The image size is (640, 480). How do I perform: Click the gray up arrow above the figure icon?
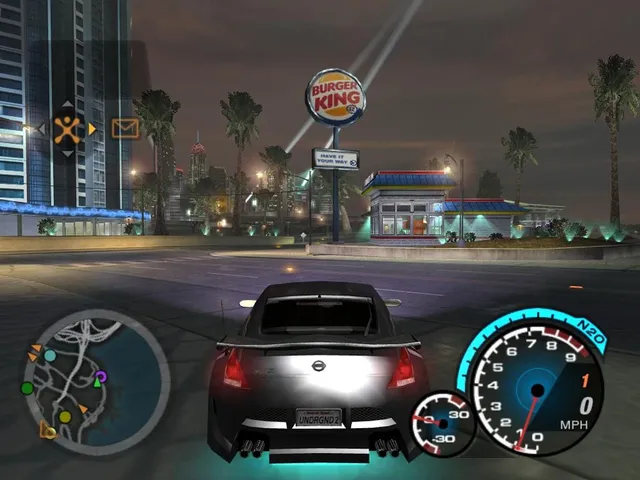pos(67,105)
